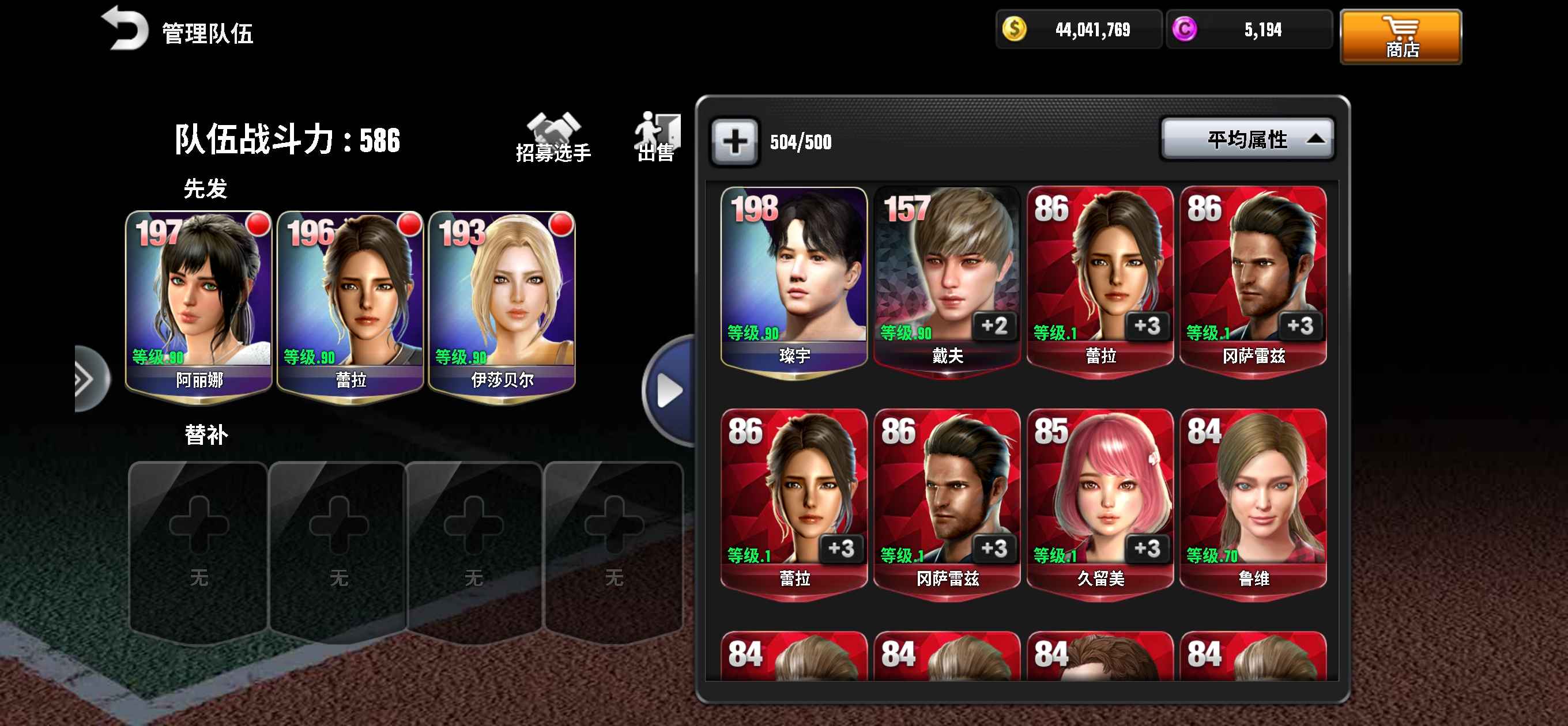Open 招募选手 recruit players

(553, 138)
